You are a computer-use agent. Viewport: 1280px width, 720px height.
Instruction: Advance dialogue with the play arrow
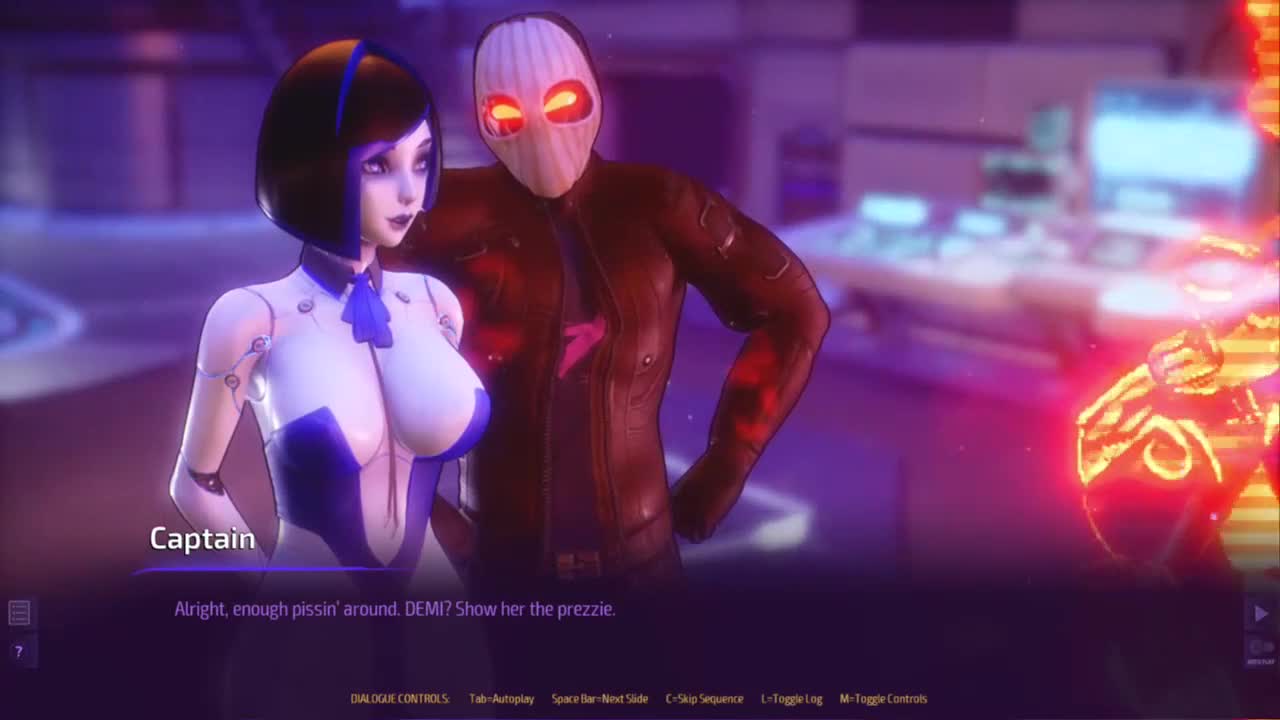[1260, 614]
